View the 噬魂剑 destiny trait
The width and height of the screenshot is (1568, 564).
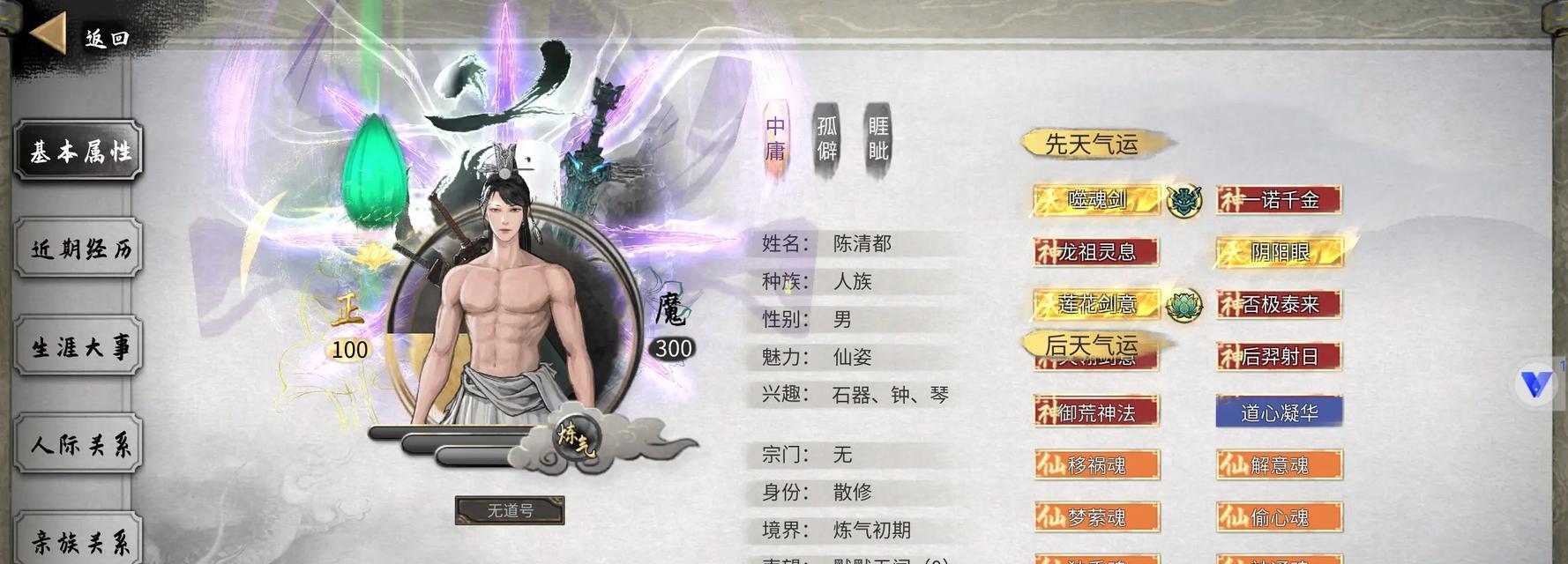[x=1097, y=200]
